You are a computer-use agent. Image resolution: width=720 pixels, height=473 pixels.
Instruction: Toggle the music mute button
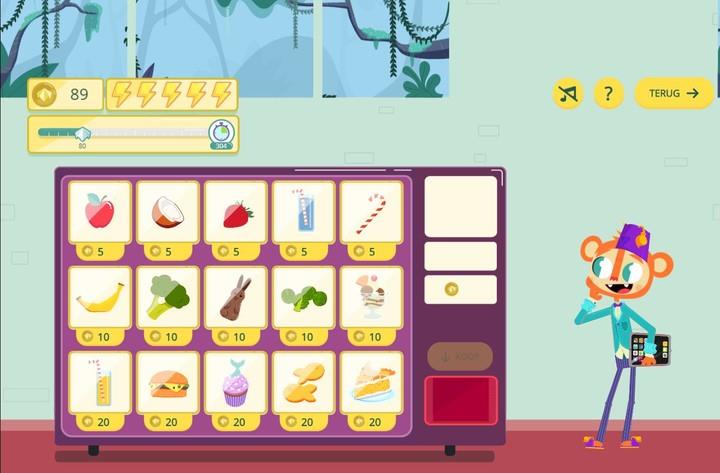(x=568, y=94)
